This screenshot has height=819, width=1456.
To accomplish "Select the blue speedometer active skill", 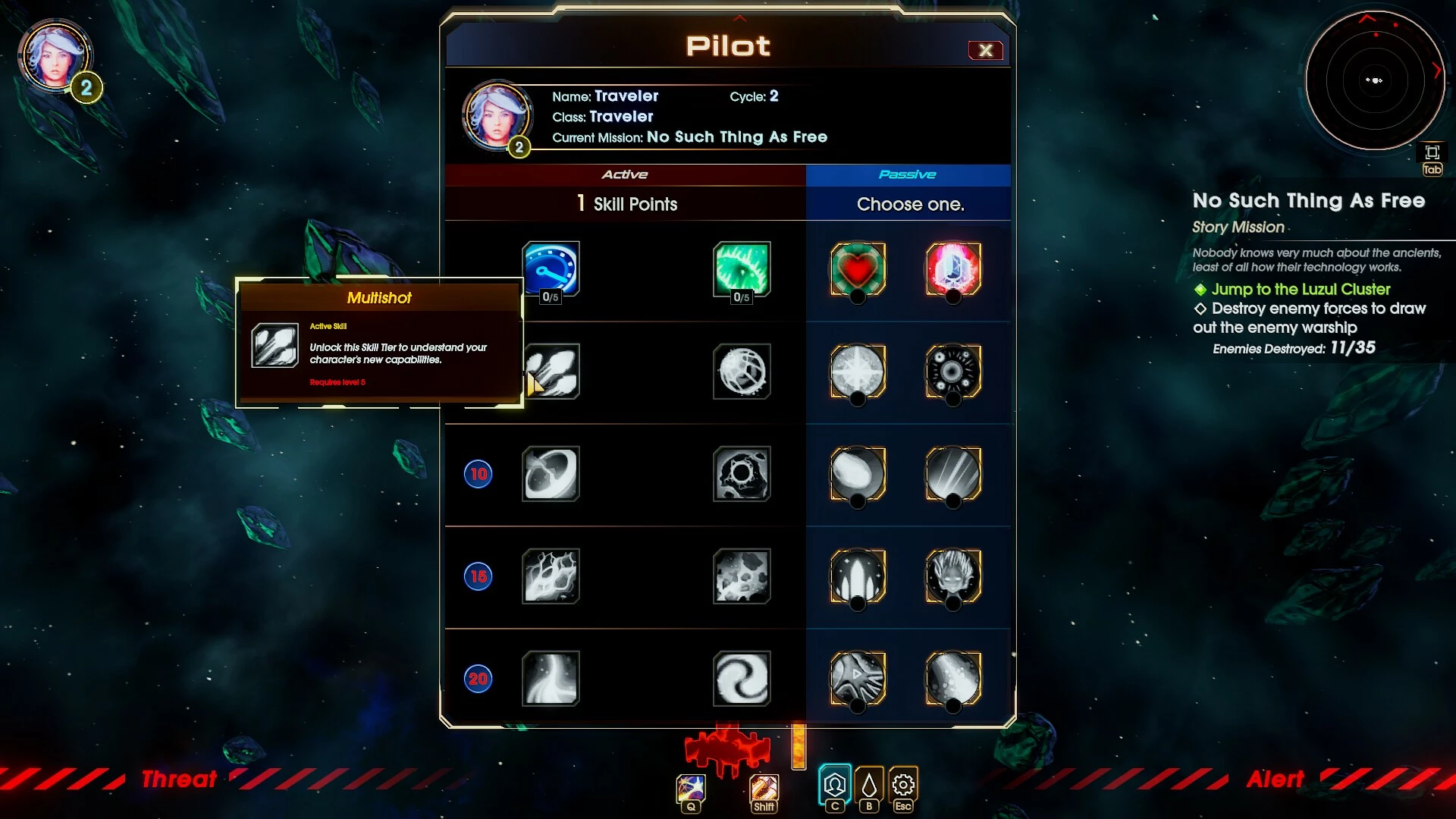I will pos(551,269).
